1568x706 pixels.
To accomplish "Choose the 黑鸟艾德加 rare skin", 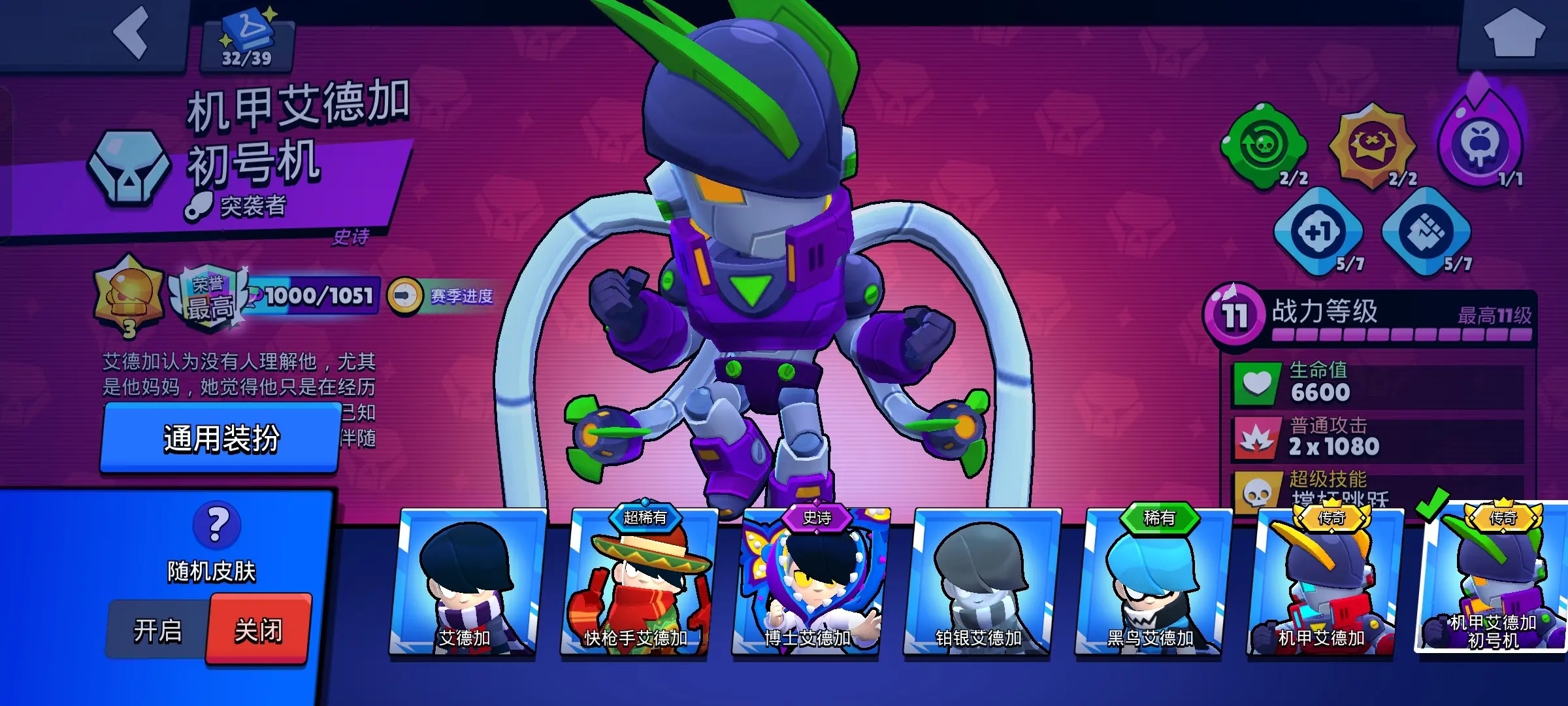I will 1151,583.
